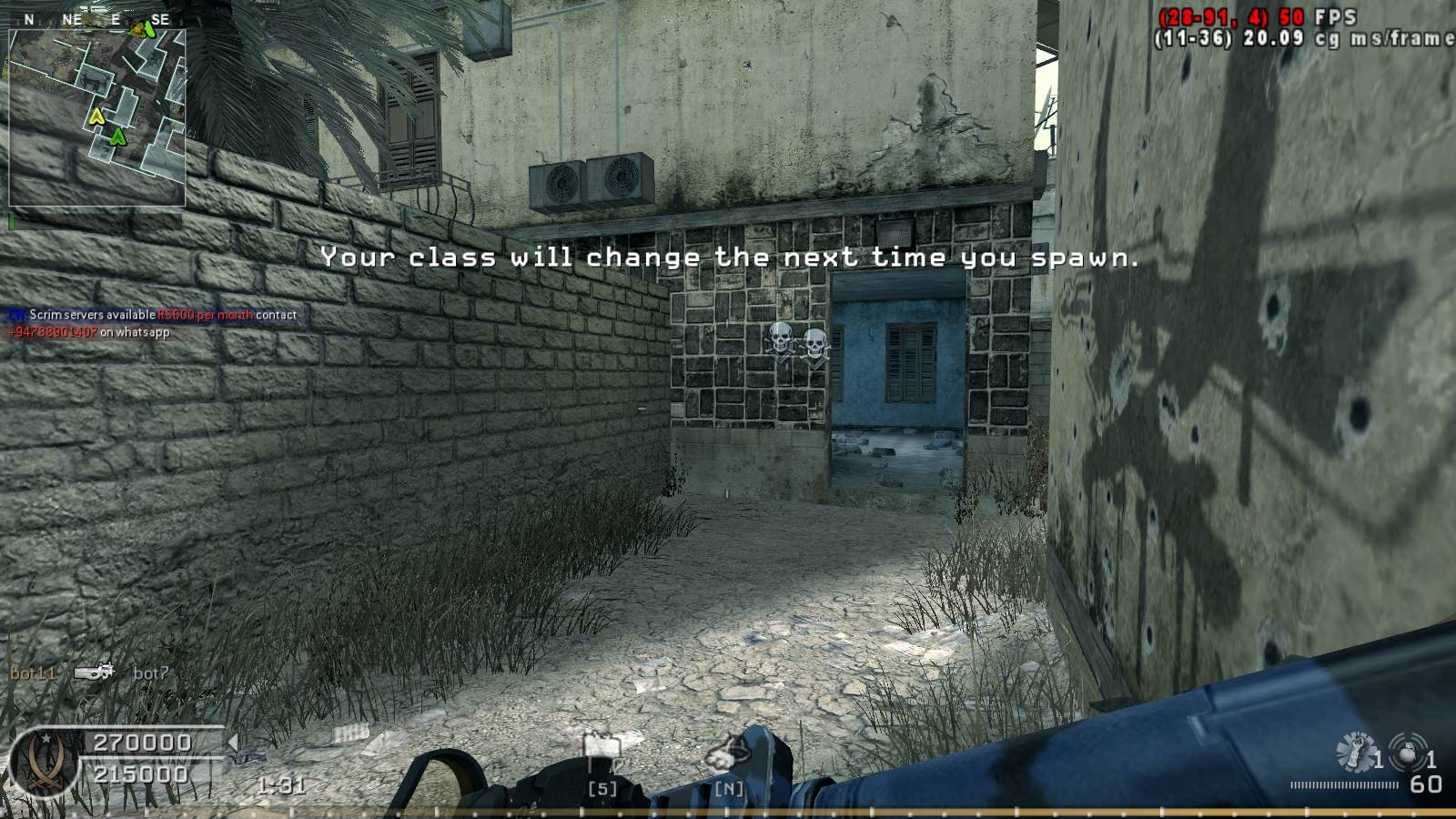Click the kill feed weapon icon
Viewport: 1456px width, 819px height.
point(94,672)
